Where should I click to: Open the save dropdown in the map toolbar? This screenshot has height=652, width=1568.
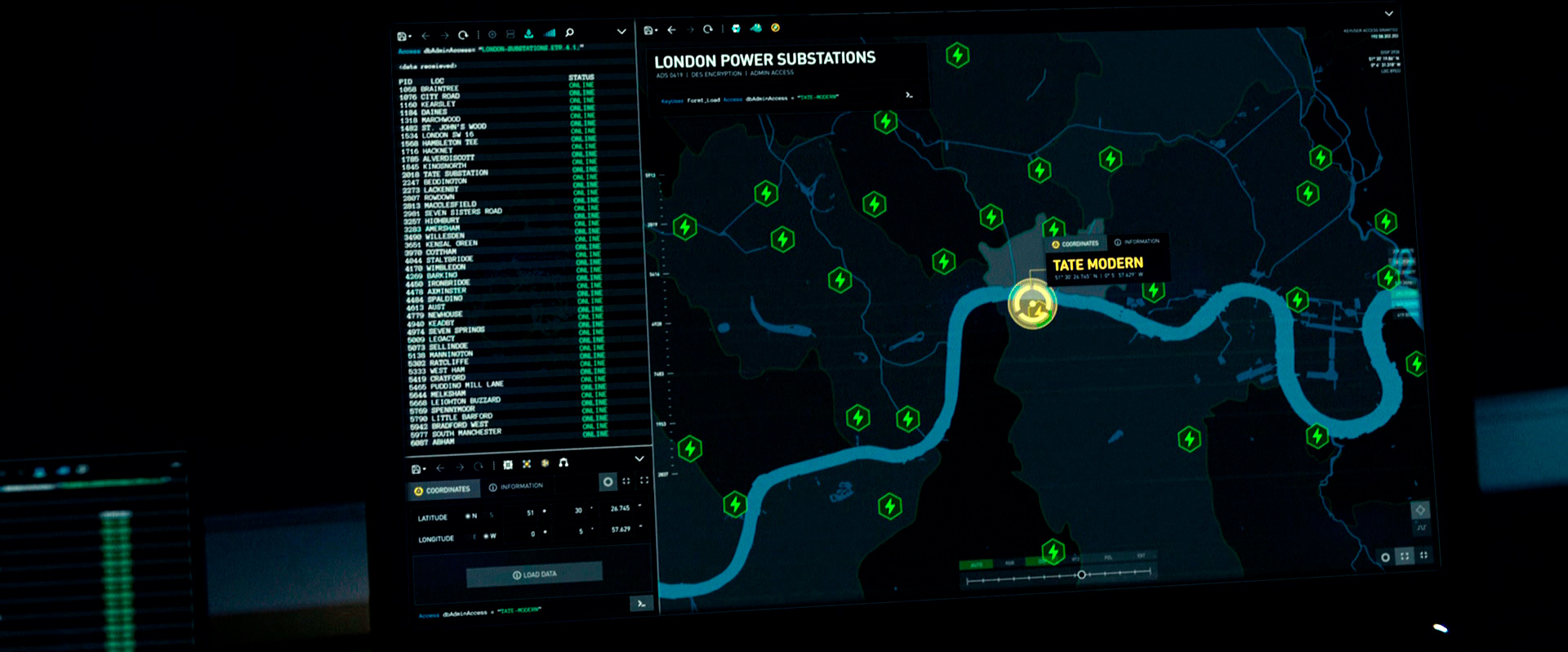[650, 31]
